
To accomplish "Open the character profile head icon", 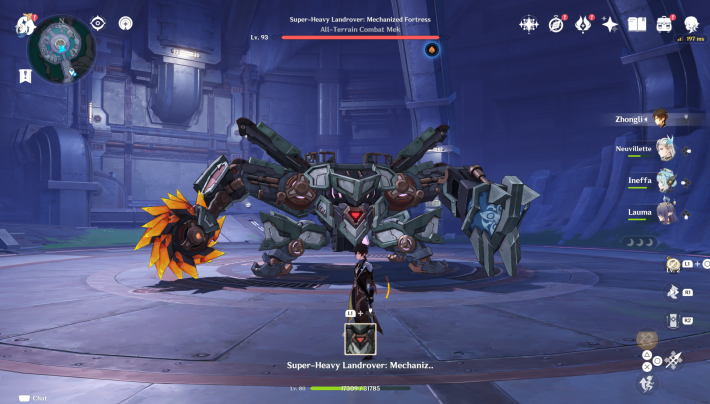I will tap(690, 23).
